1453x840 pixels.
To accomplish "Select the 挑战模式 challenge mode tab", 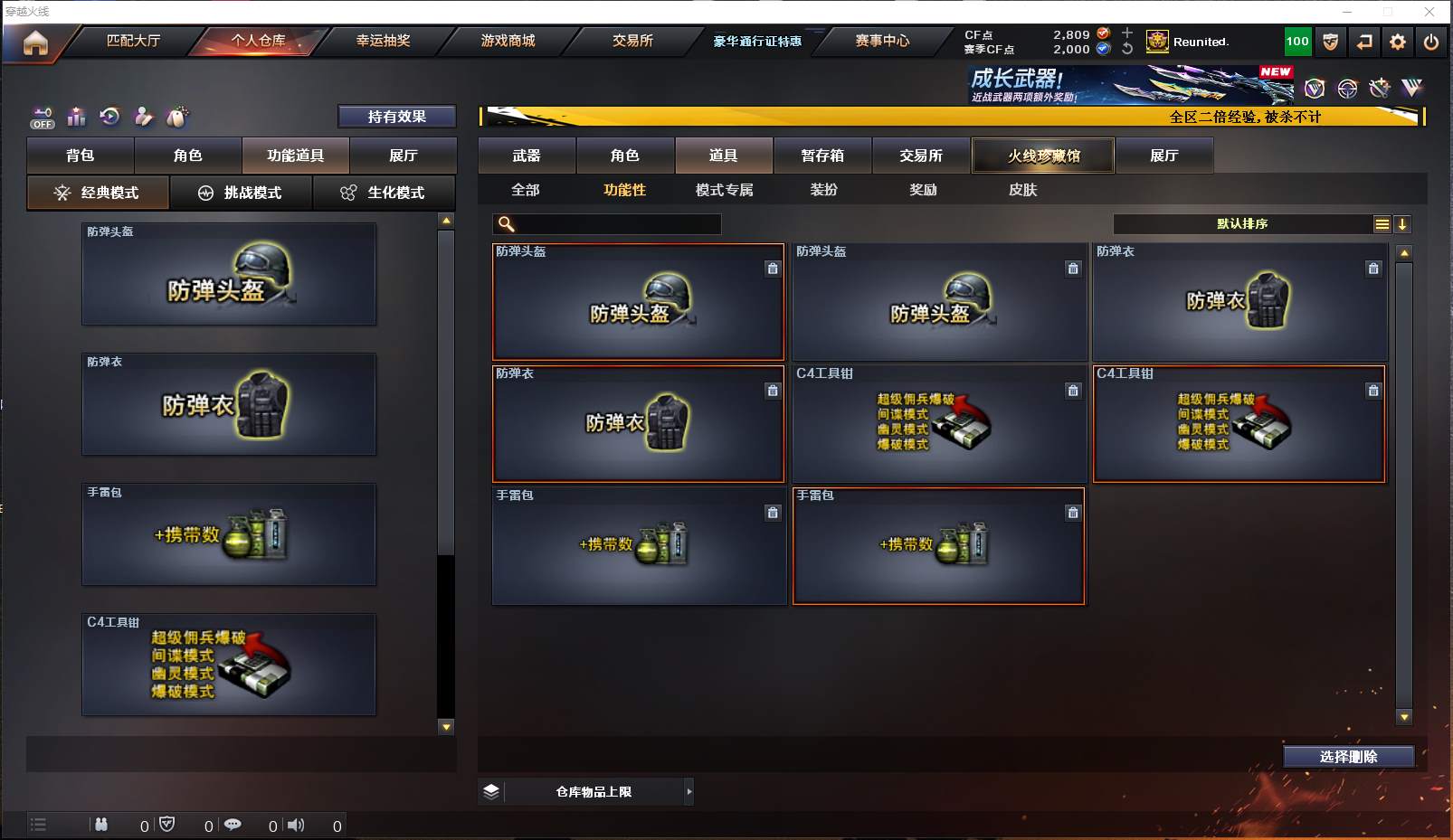I will 241,193.
